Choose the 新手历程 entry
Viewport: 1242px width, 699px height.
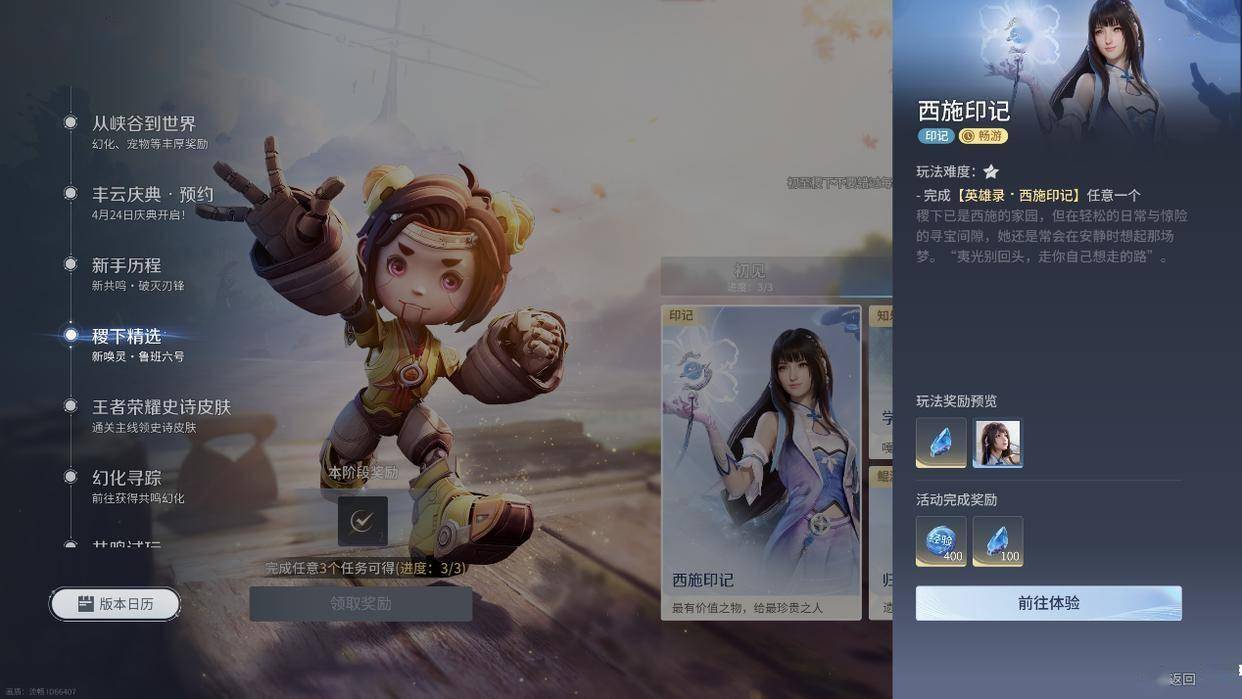coord(126,266)
